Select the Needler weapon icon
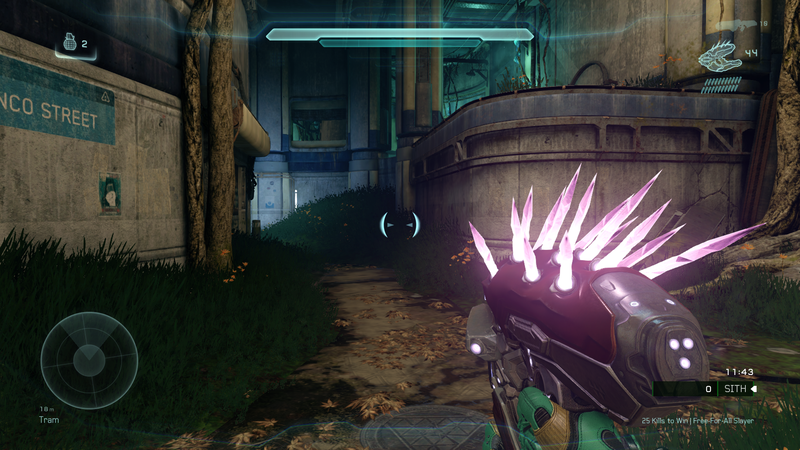This screenshot has height=450, width=800. 719,60
